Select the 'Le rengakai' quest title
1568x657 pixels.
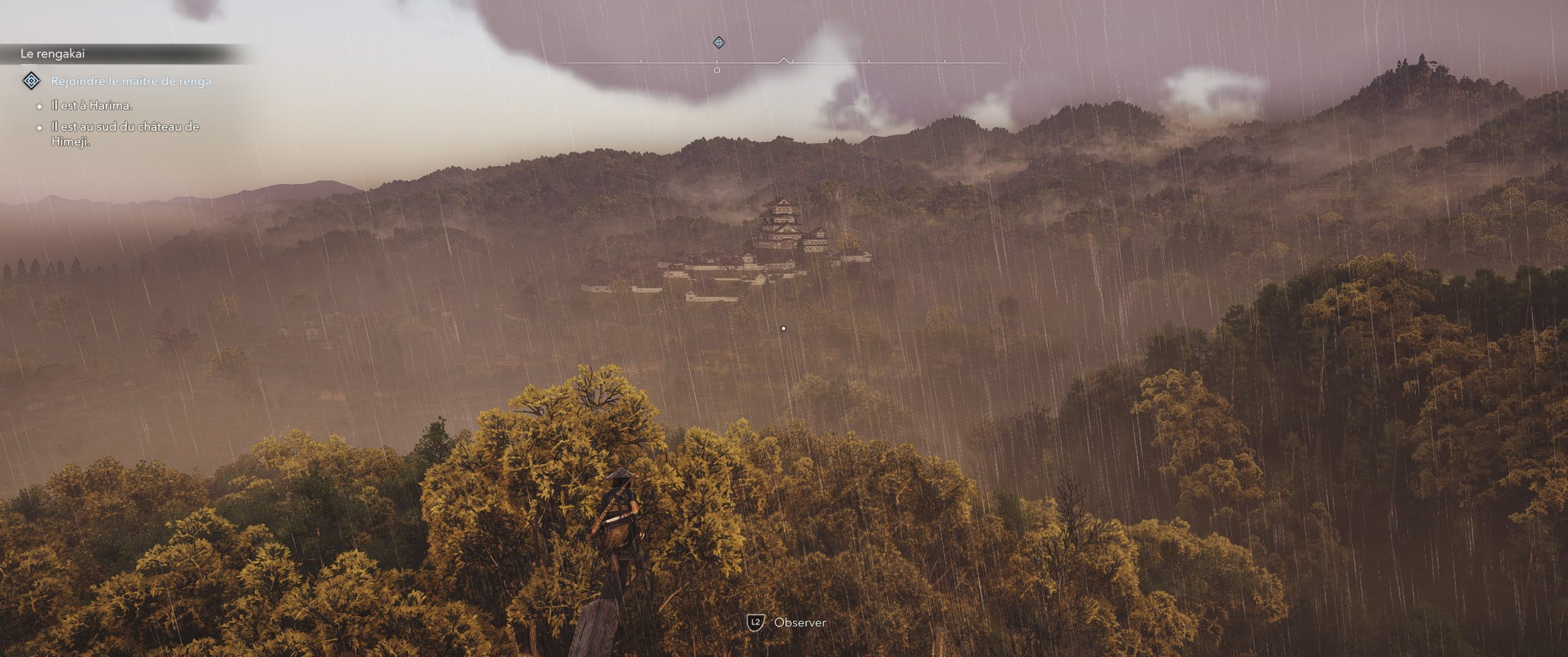(x=53, y=54)
